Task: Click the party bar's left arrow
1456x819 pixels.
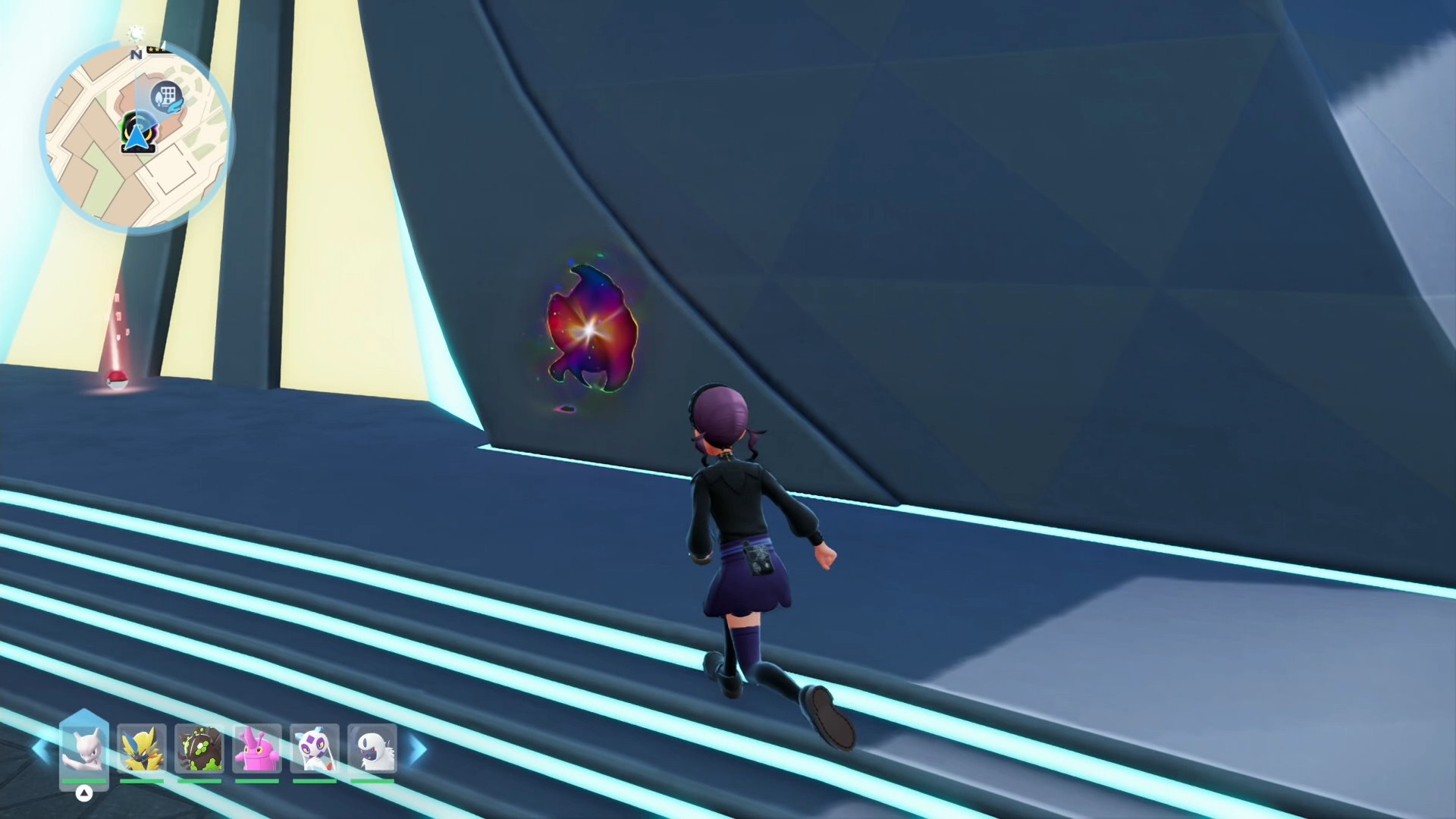Action: [x=41, y=749]
